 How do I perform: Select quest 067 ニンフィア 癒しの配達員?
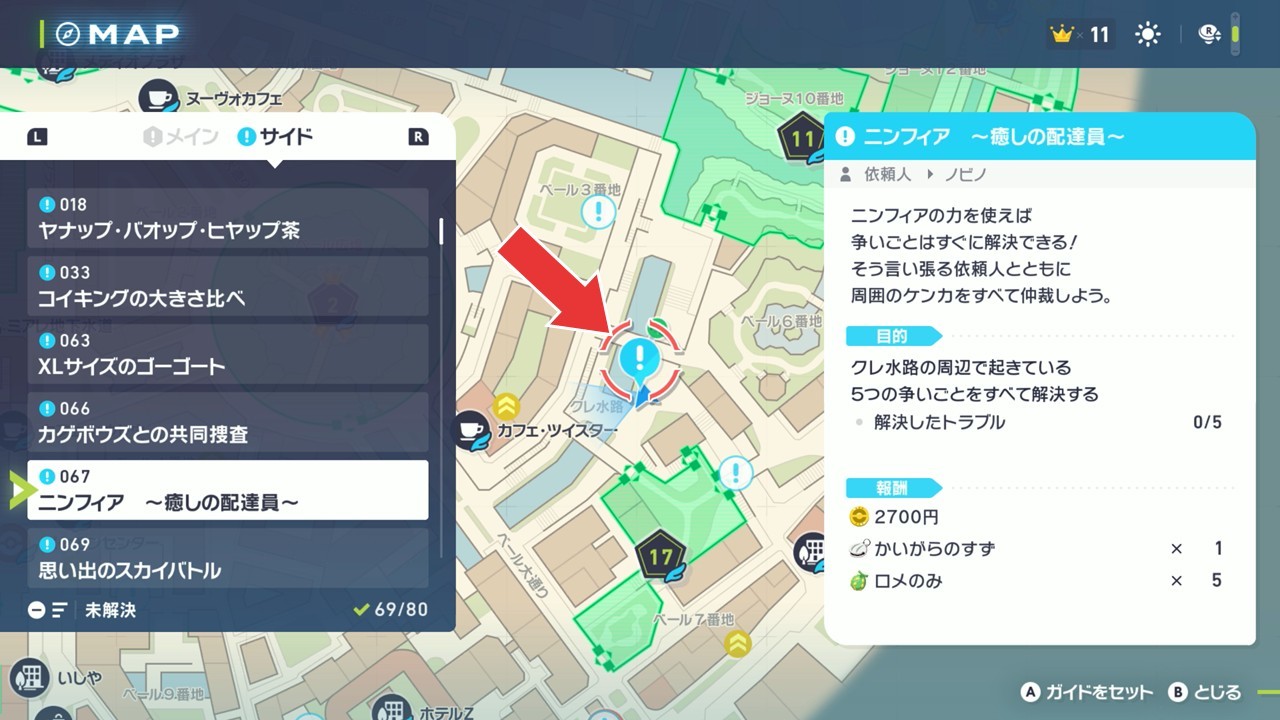(228, 490)
